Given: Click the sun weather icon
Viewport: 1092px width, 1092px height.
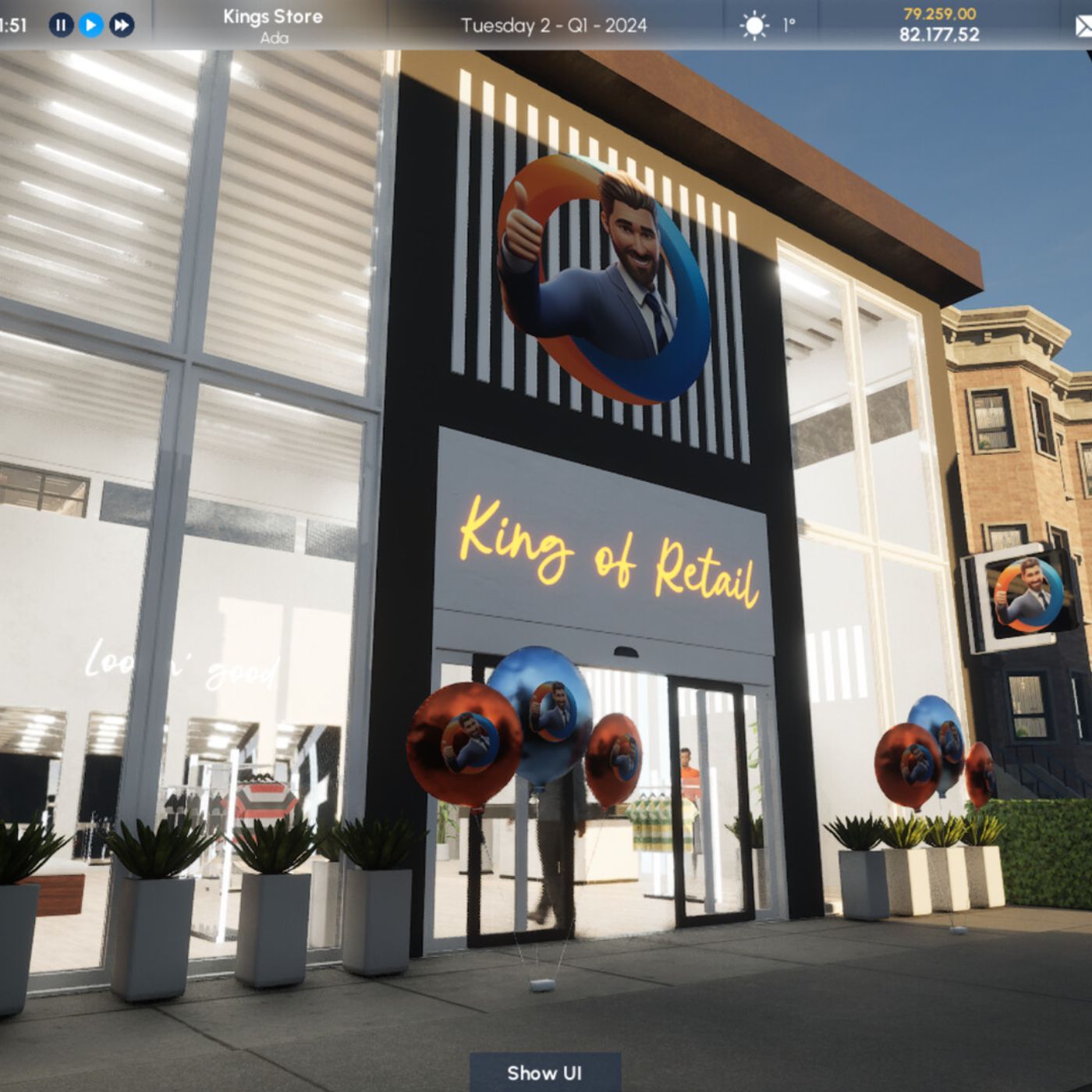Looking at the screenshot, I should pyautogui.click(x=755, y=26).
